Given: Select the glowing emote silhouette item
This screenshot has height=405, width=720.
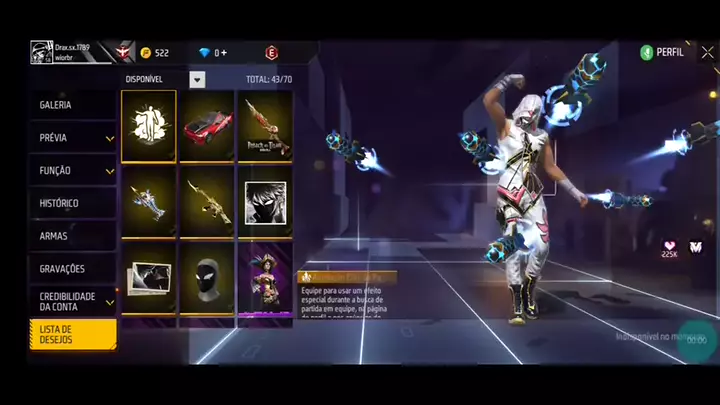Looking at the screenshot, I should 149,126.
